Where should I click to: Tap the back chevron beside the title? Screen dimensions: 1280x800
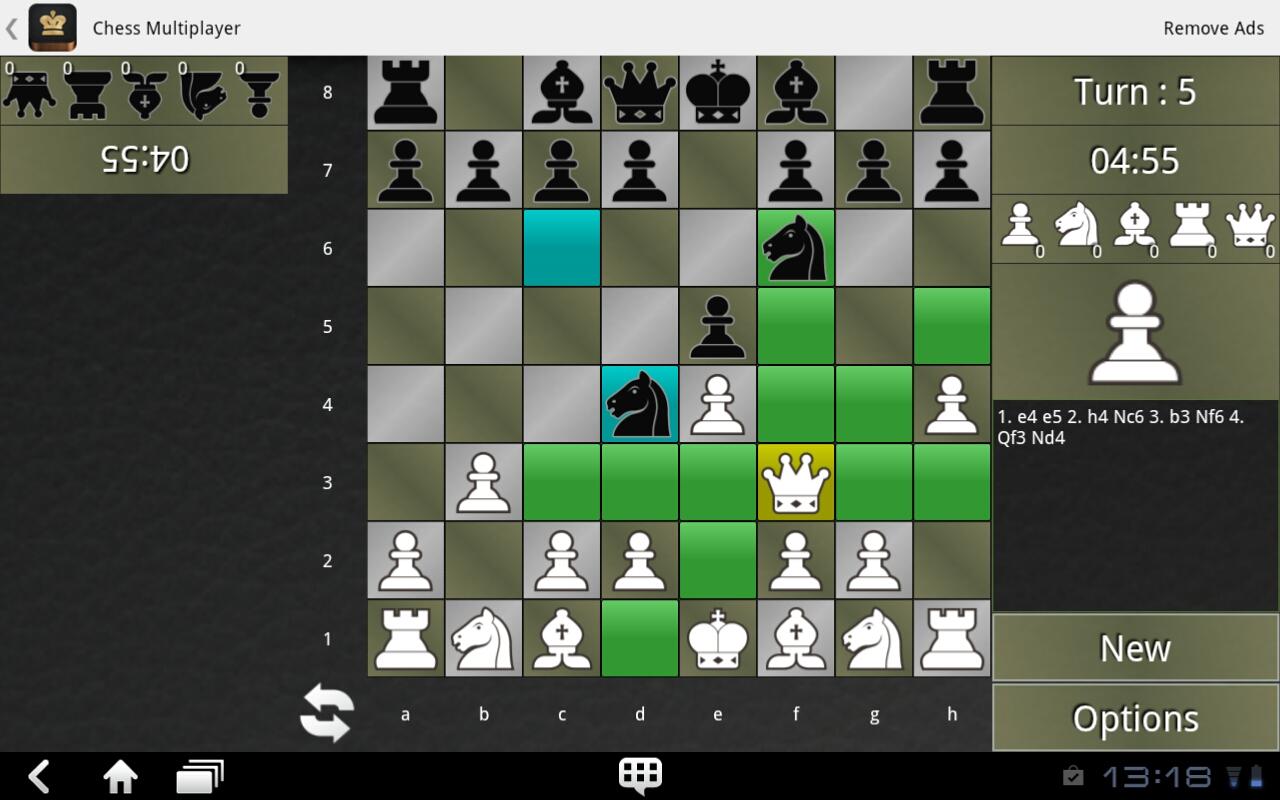coord(11,28)
